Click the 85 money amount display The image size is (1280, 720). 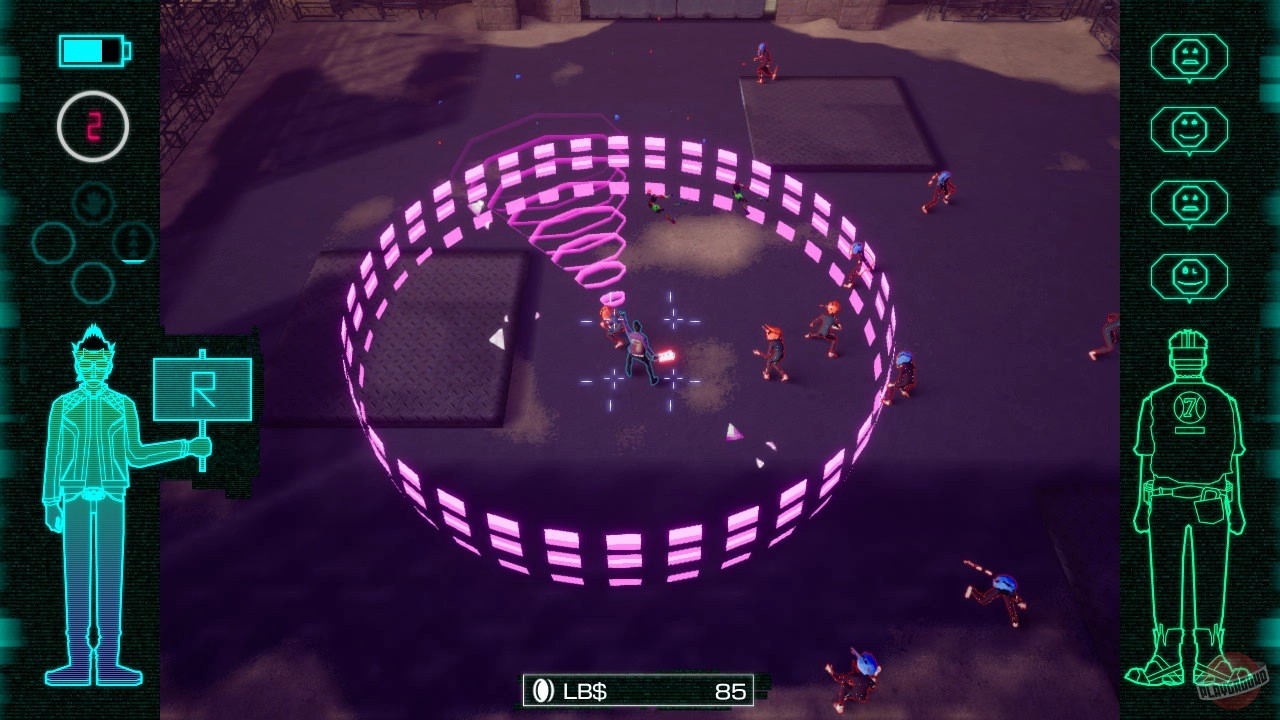click(x=728, y=689)
